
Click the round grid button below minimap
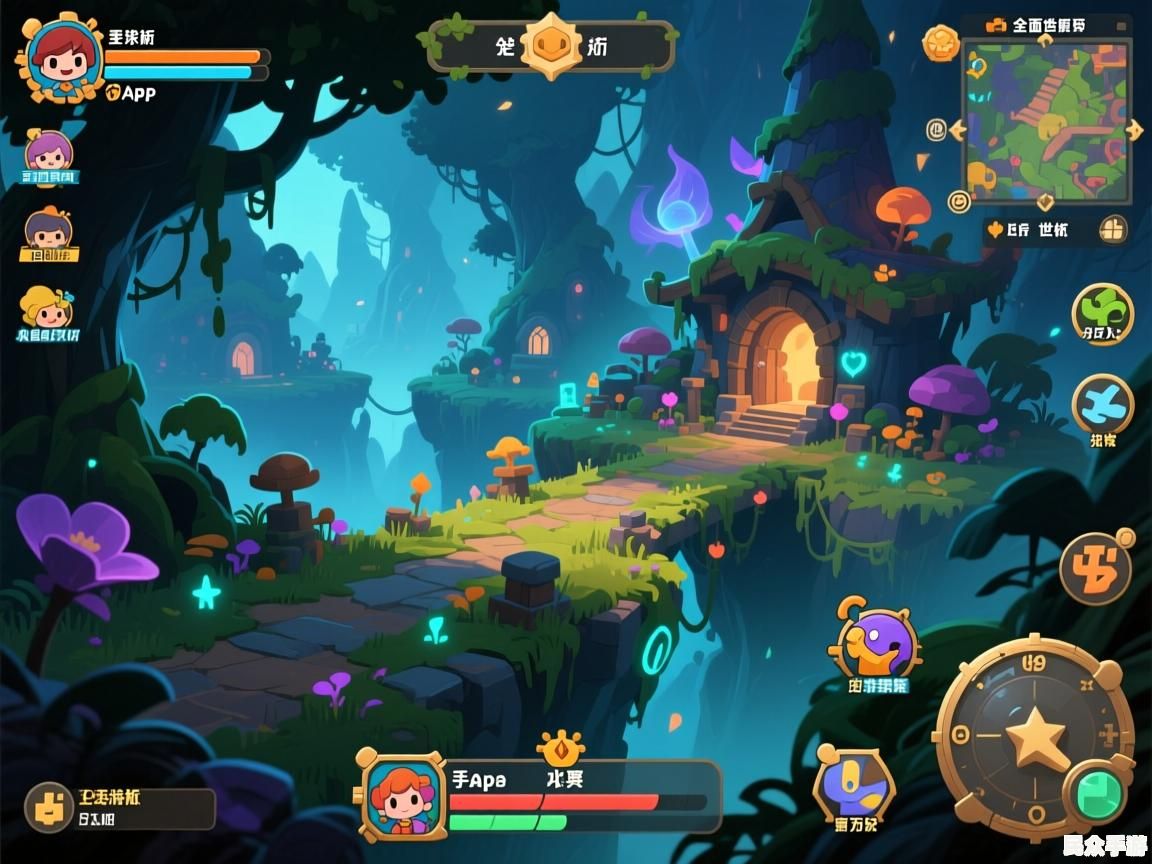coord(1112,230)
